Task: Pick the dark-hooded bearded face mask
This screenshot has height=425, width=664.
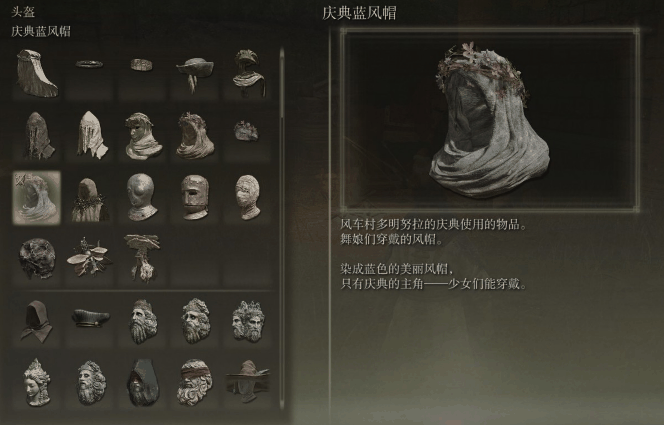Action: pyautogui.click(x=142, y=380)
